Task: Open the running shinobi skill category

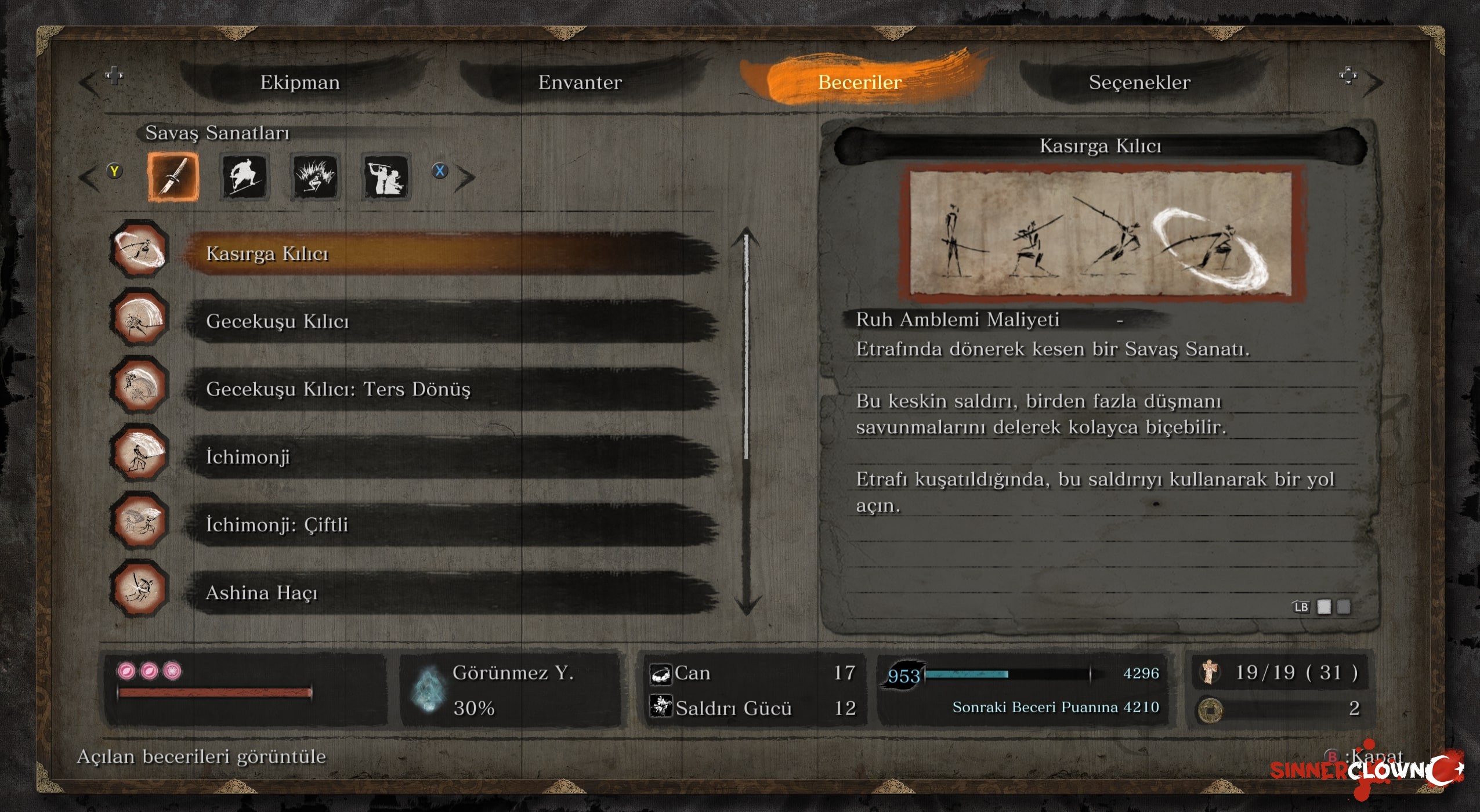Action: pyautogui.click(x=244, y=177)
